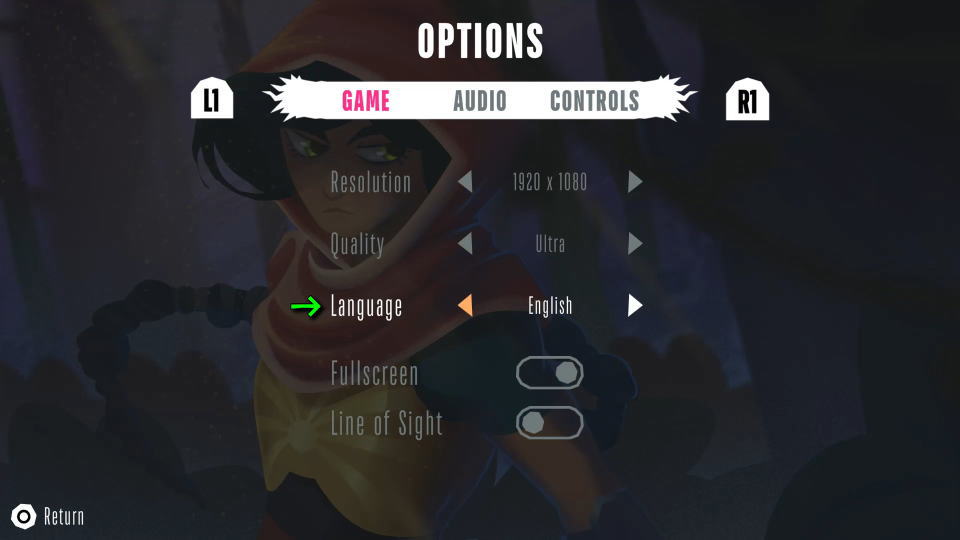Image resolution: width=960 pixels, height=540 pixels.
Task: Switch to the Audio tab
Action: click(479, 101)
